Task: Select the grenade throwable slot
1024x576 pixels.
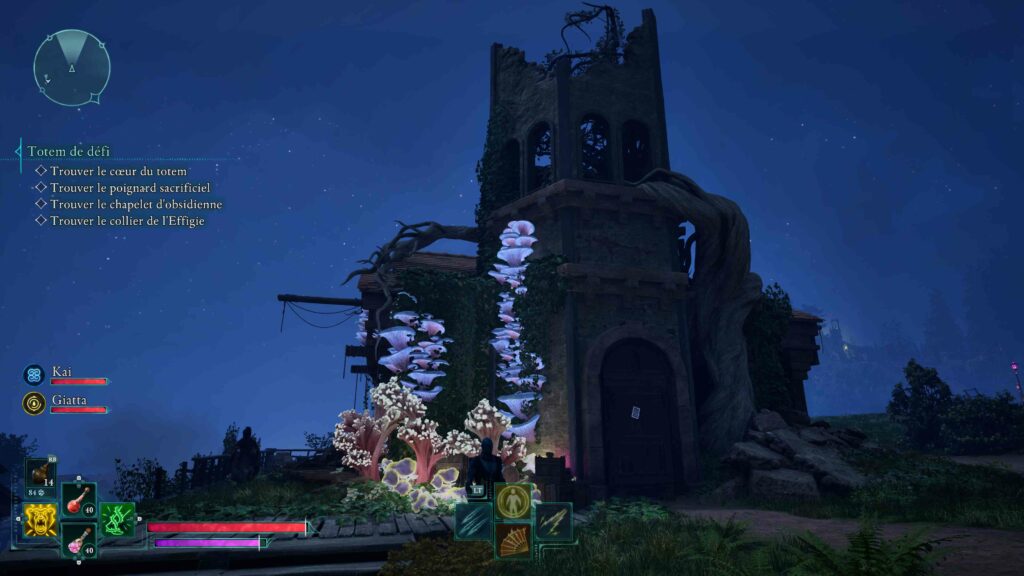Action: (x=41, y=475)
